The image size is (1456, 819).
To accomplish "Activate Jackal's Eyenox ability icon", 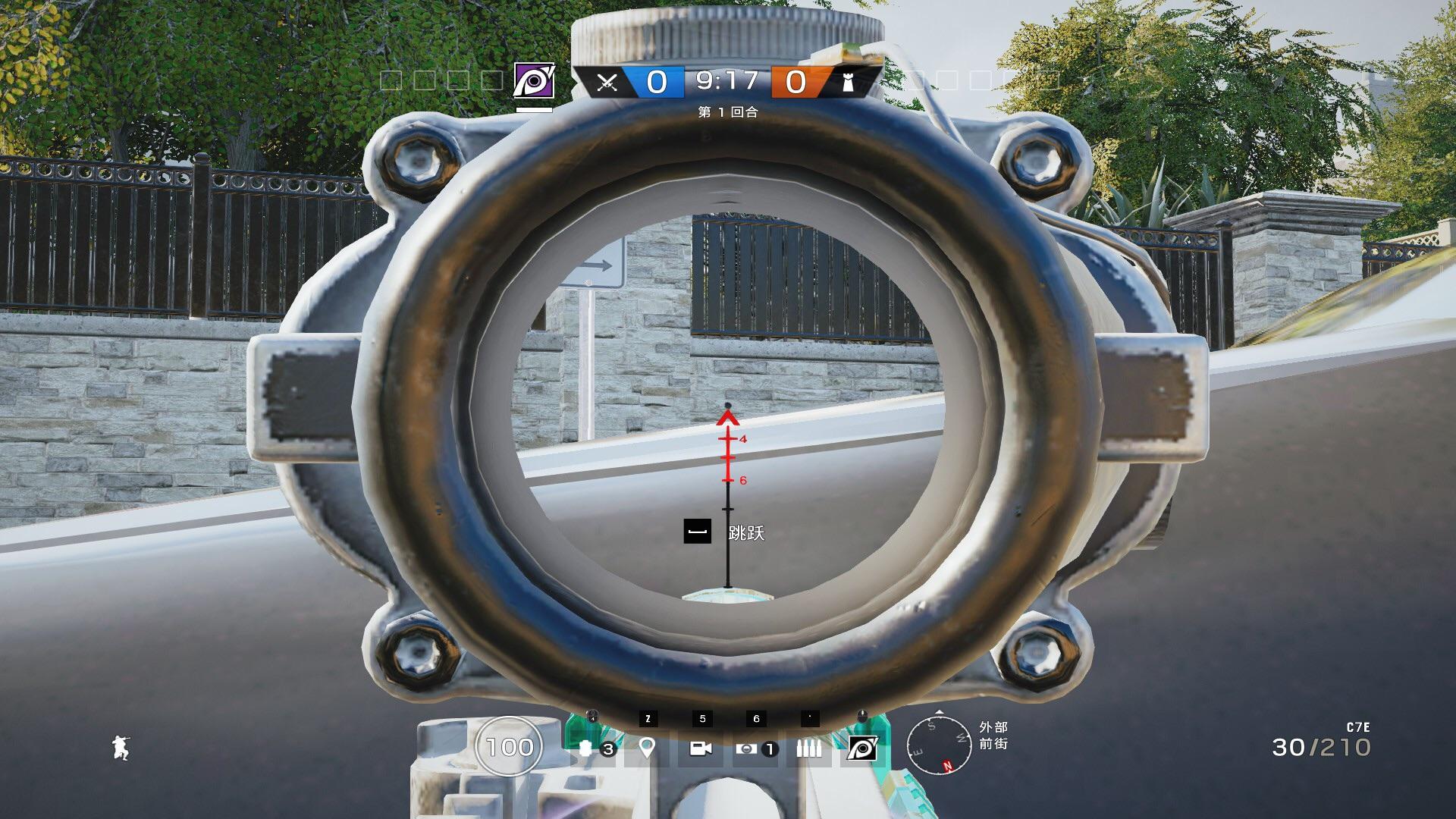I will click(862, 748).
